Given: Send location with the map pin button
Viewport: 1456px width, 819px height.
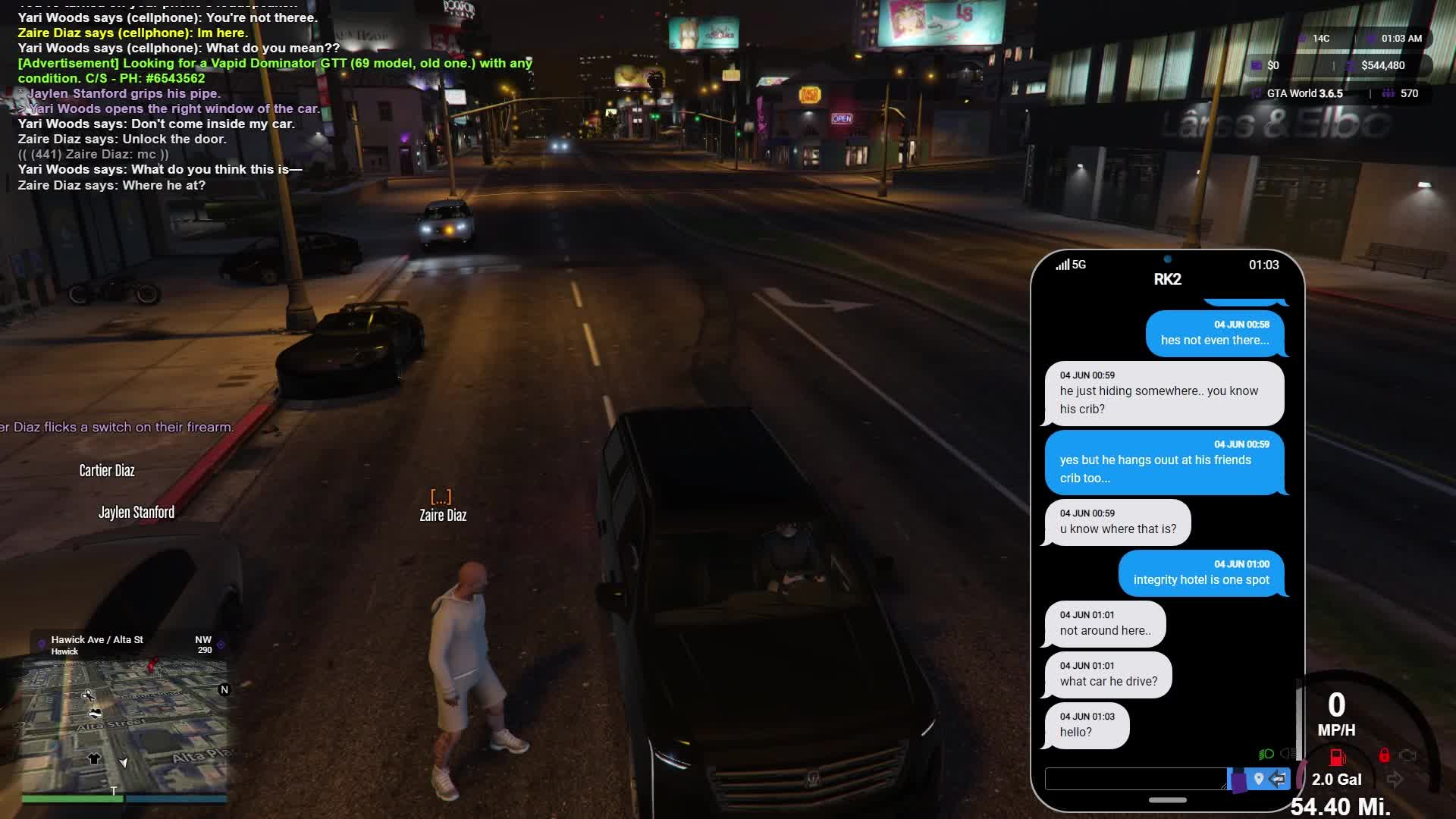Looking at the screenshot, I should [x=1259, y=779].
